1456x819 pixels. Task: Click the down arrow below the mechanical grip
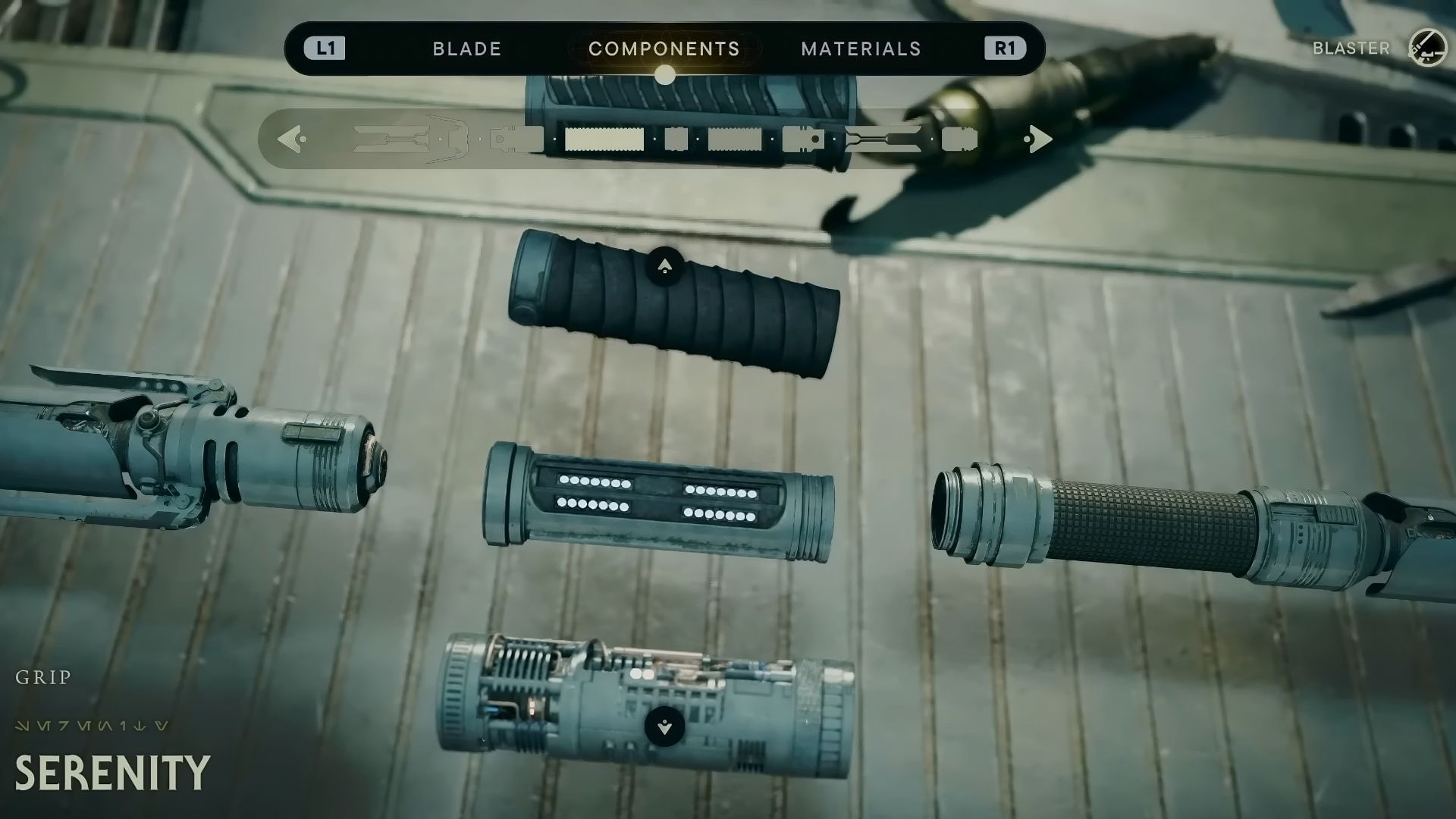[x=664, y=726]
